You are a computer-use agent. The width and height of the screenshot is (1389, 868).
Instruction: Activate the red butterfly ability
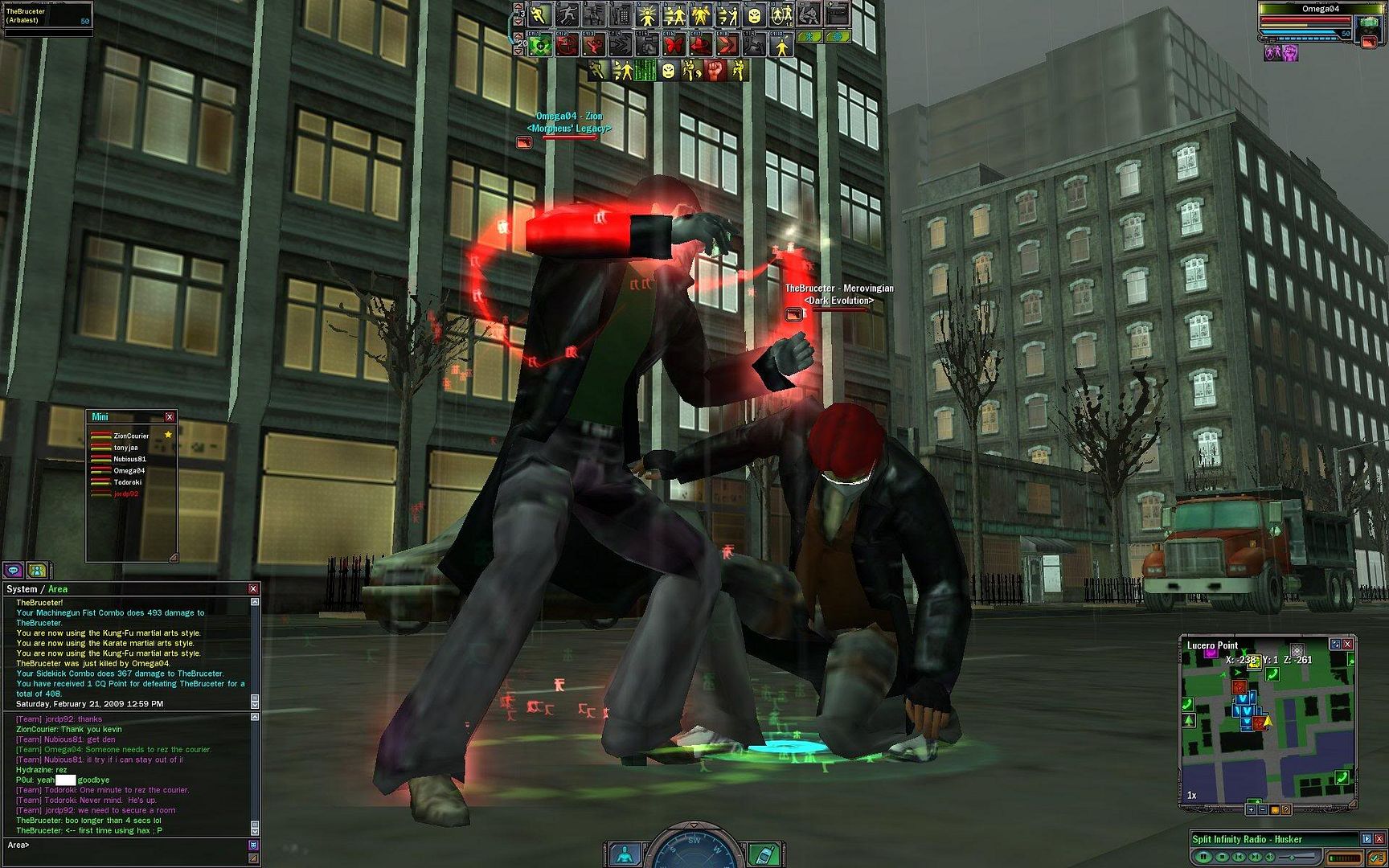673,44
